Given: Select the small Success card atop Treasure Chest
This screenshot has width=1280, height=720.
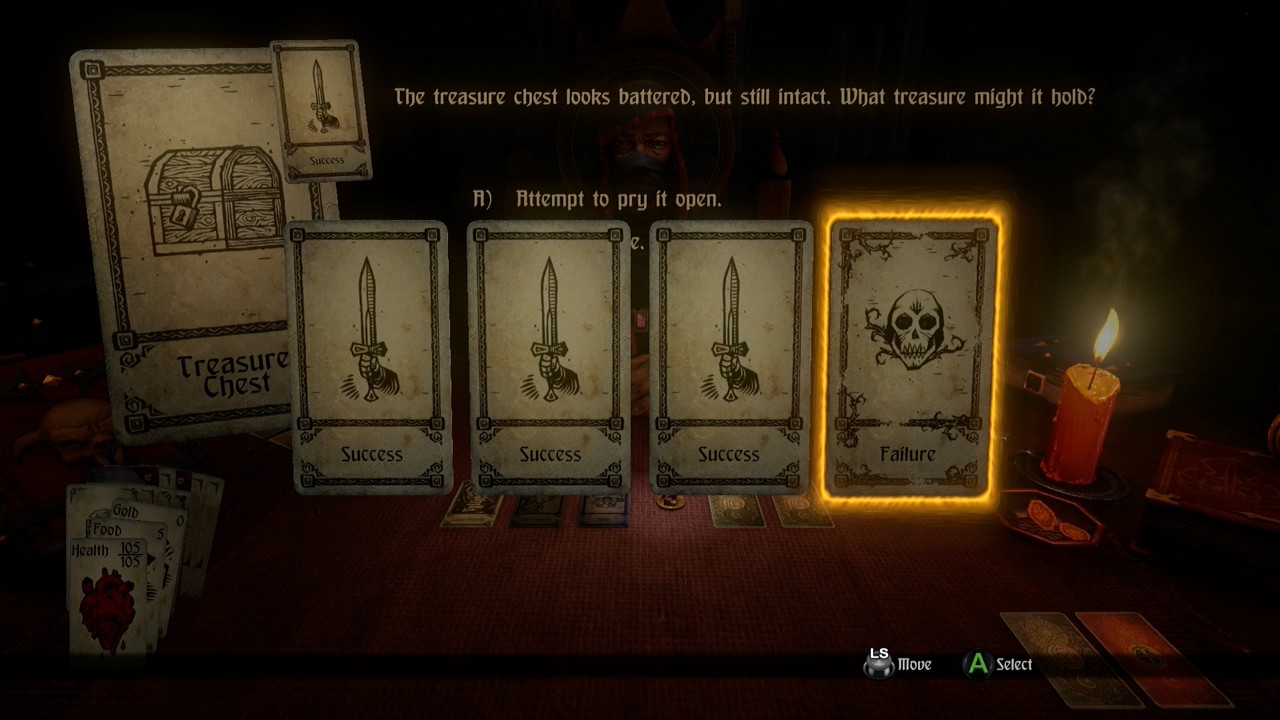Looking at the screenshot, I should tap(320, 110).
